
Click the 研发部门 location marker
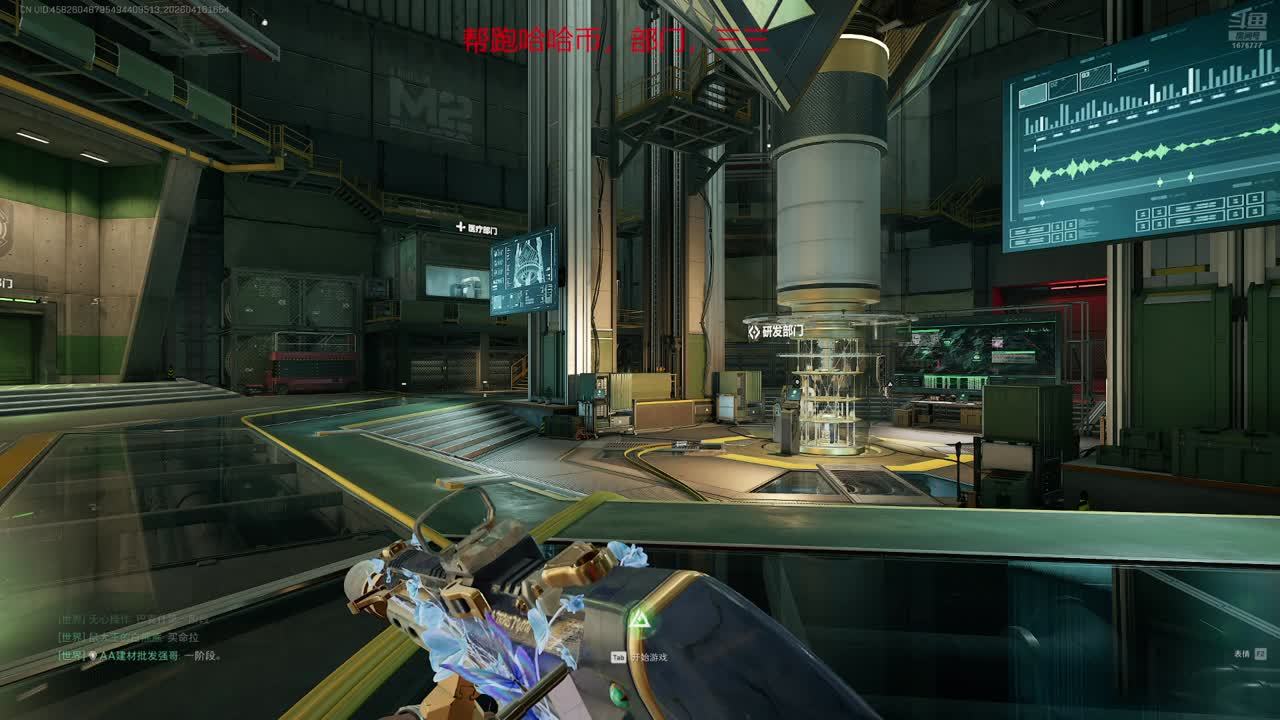coord(775,331)
